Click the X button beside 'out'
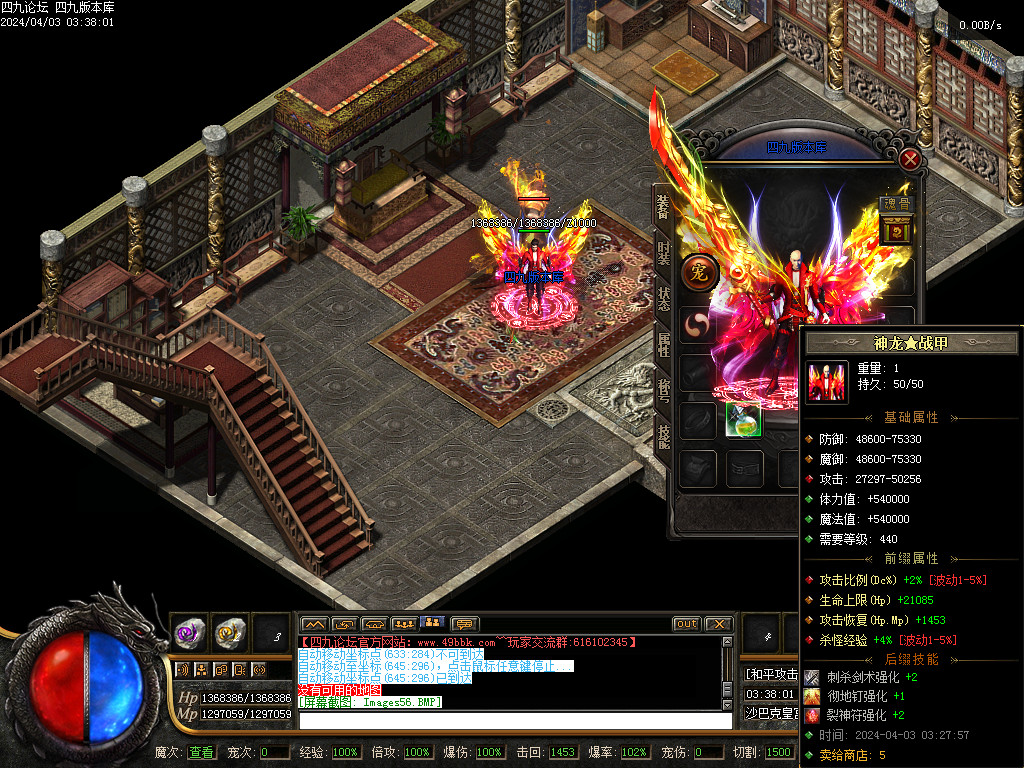The image size is (1024, 768). point(718,624)
